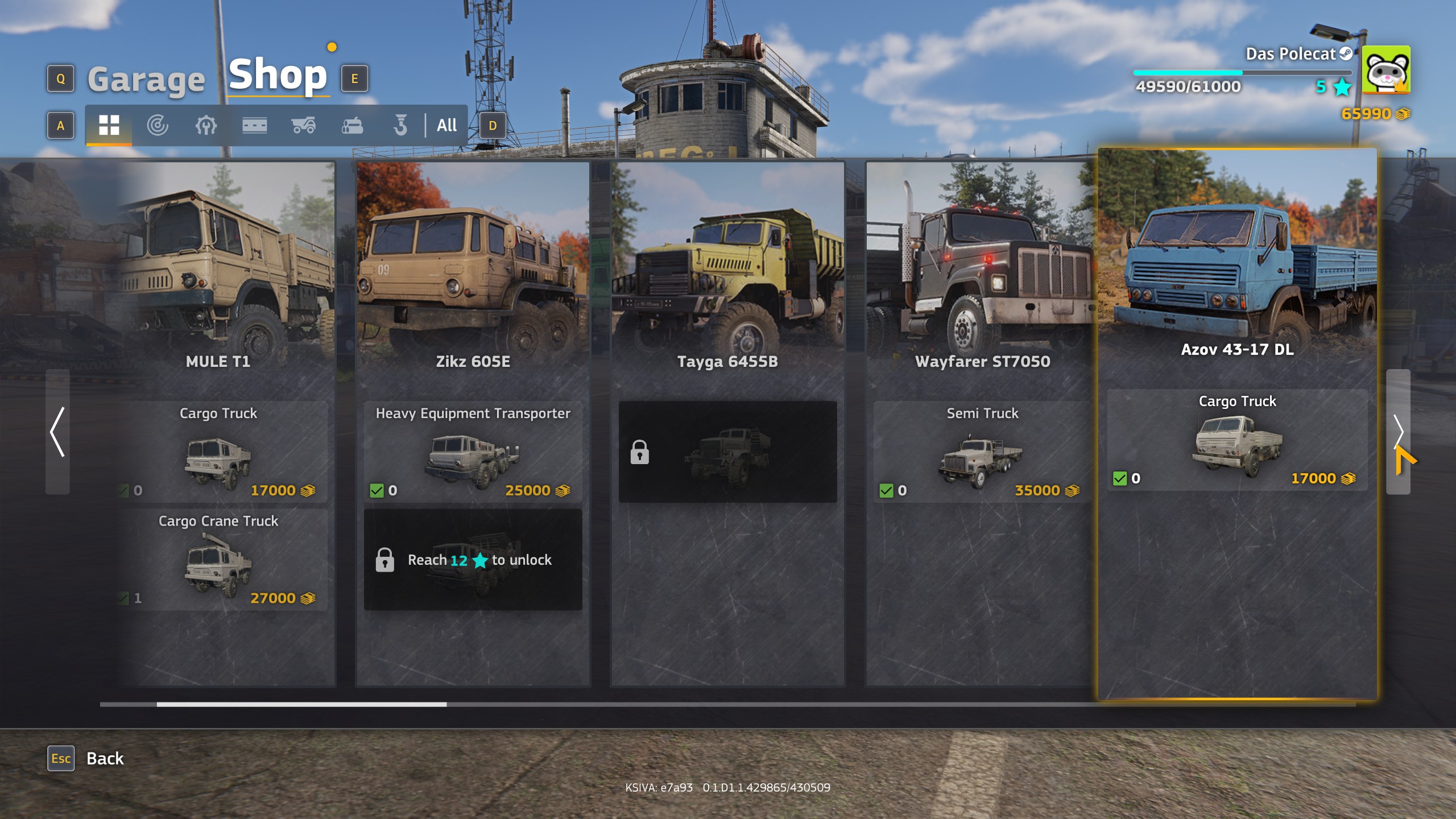The width and height of the screenshot is (1456, 819).
Task: Filter by the crane hook category icon
Action: [x=400, y=125]
